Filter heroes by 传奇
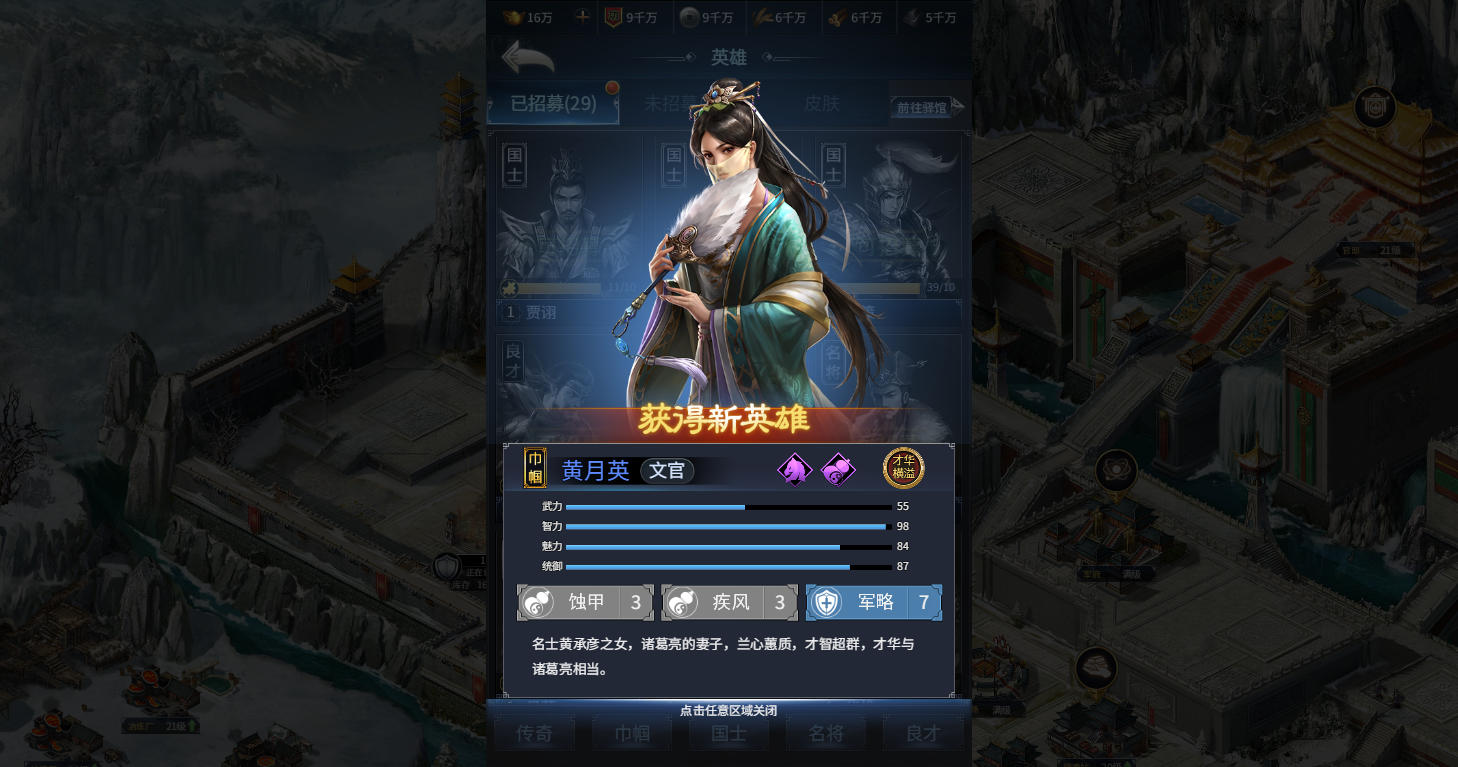 [x=534, y=733]
